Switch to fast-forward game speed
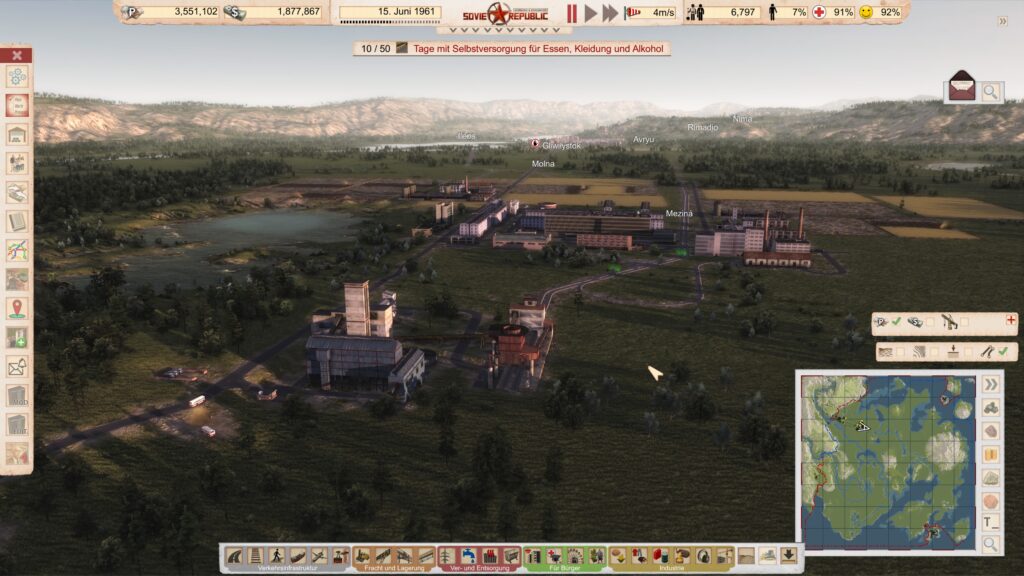Image resolution: width=1024 pixels, height=576 pixels. click(610, 13)
